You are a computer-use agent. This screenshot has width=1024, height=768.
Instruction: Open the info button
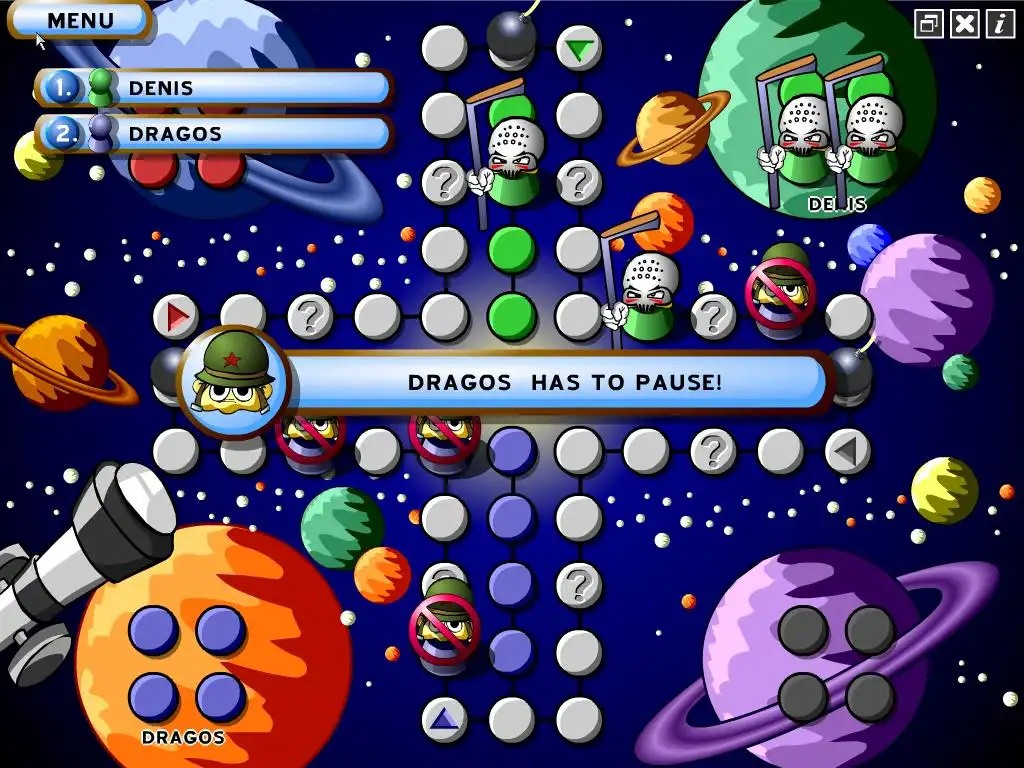[x=999, y=24]
